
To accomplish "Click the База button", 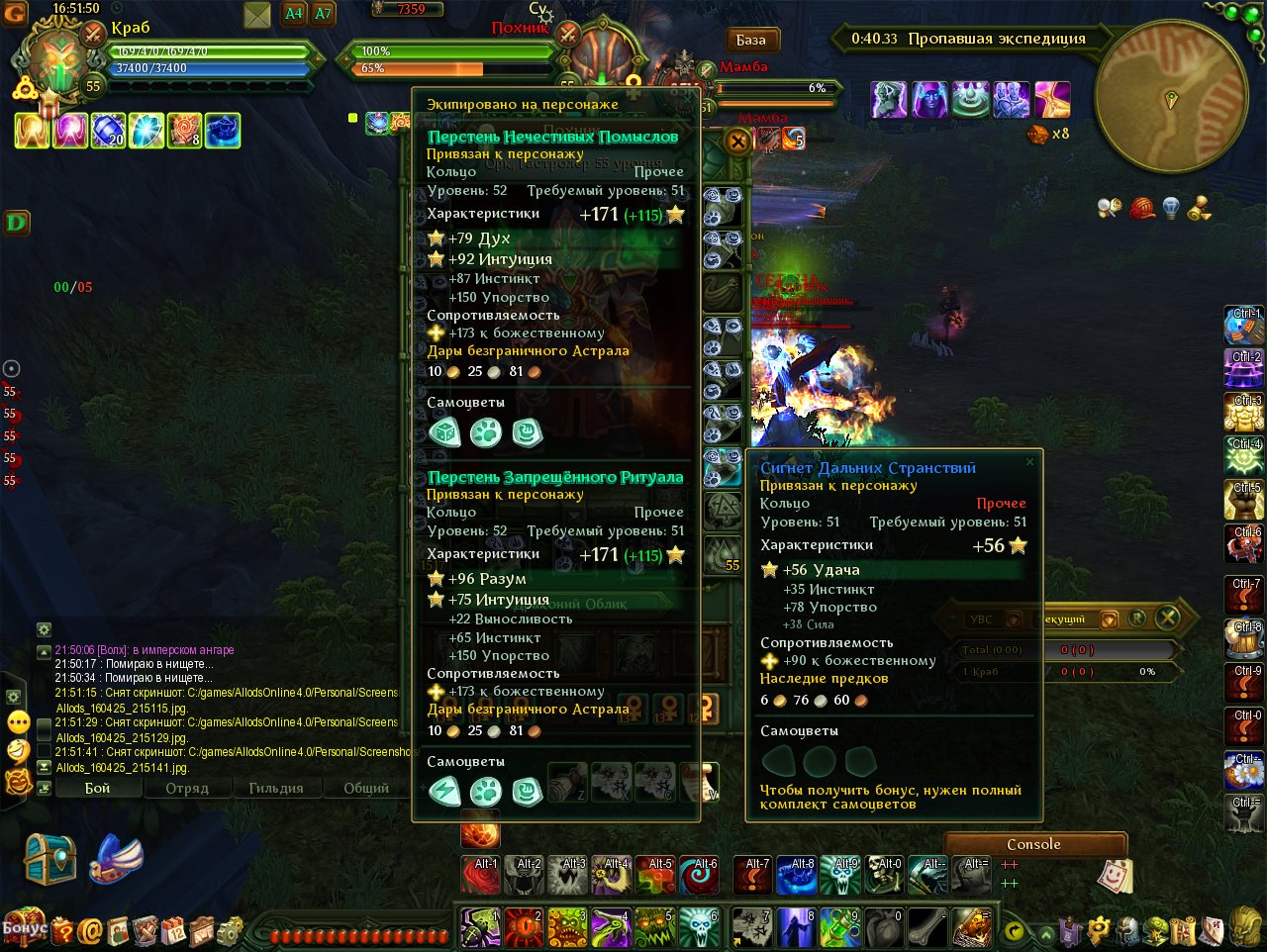I will [751, 41].
